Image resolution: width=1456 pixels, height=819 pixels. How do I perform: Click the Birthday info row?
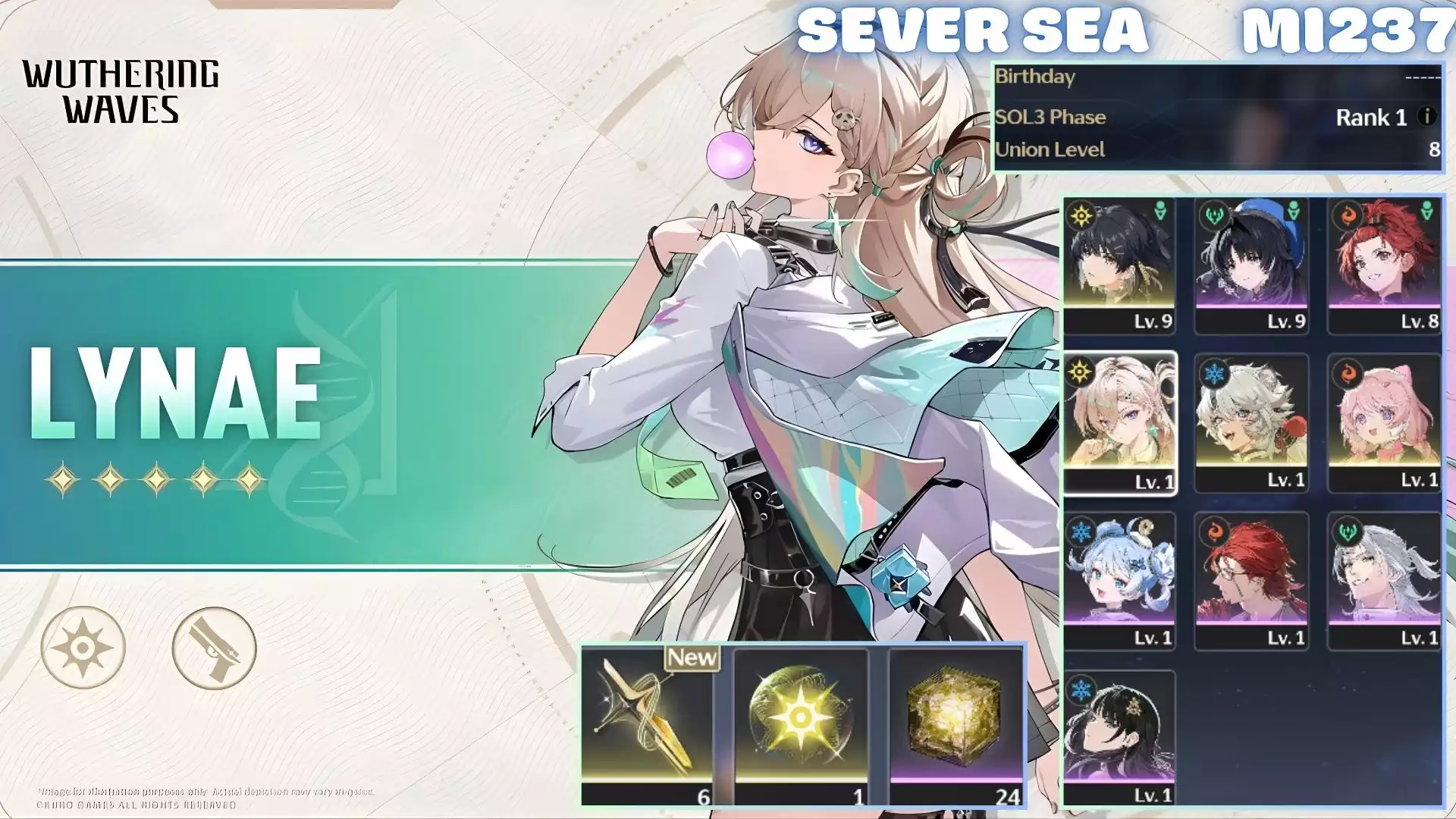click(x=1213, y=78)
